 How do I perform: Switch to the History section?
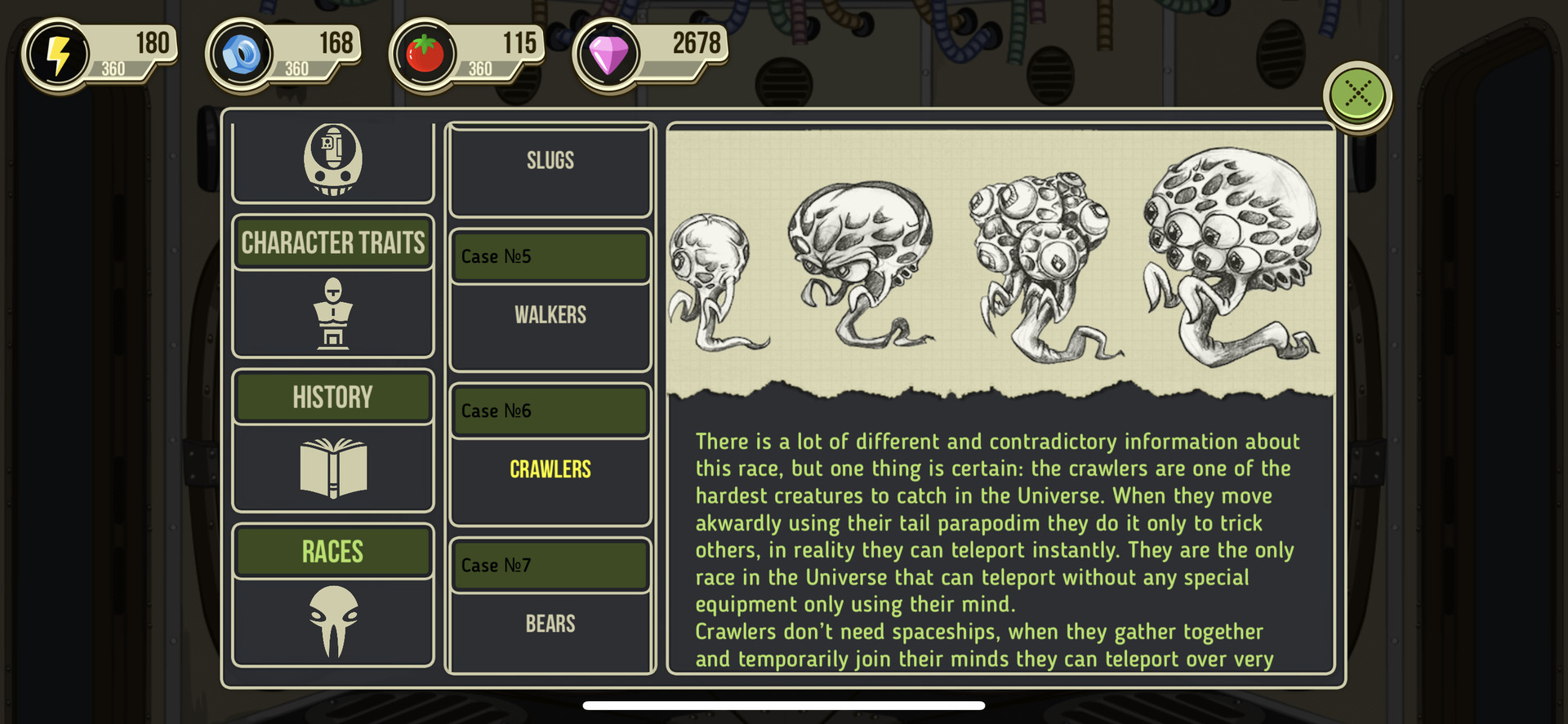pos(333,398)
